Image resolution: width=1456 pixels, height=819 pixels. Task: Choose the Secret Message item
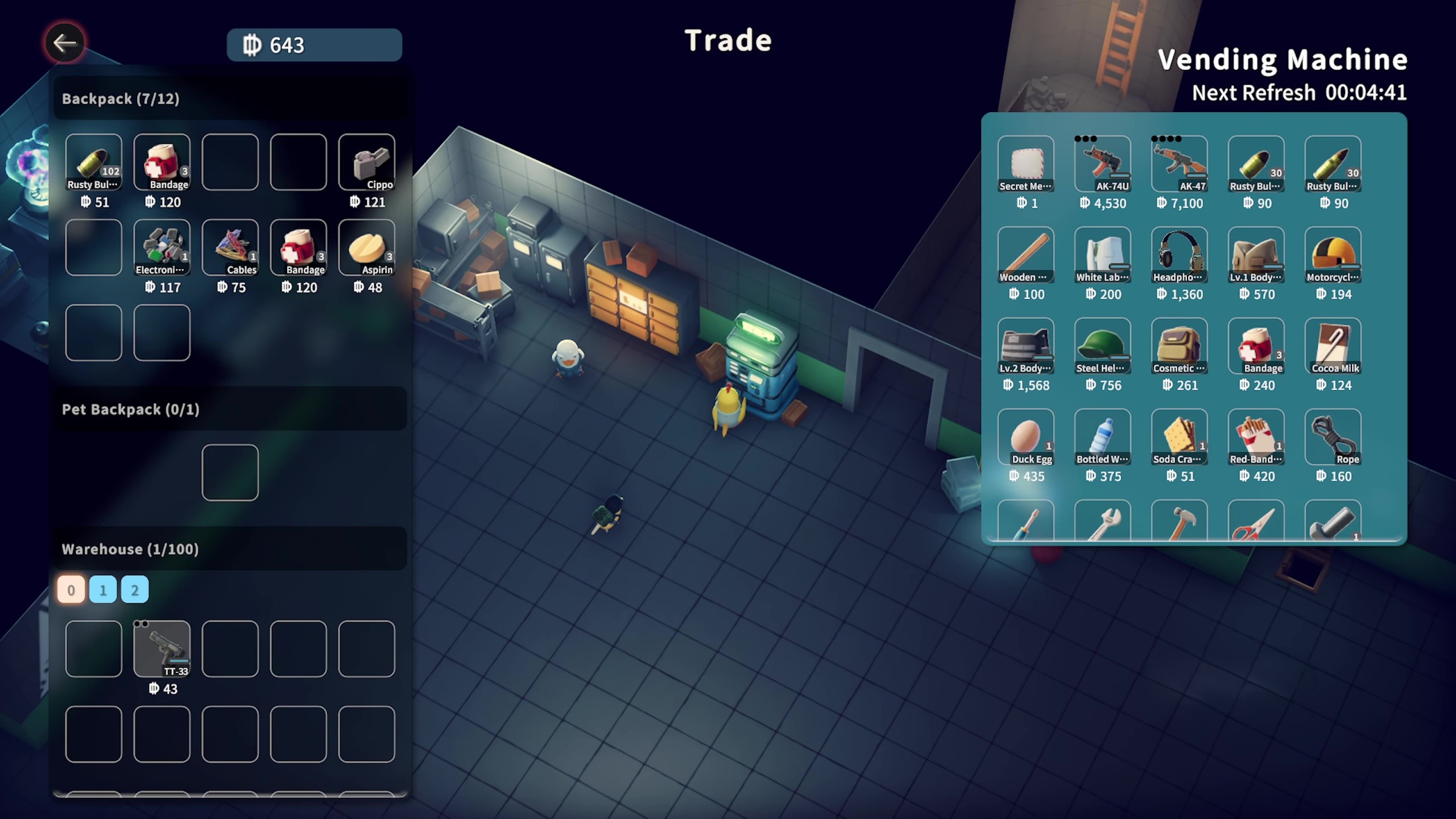(x=1025, y=164)
